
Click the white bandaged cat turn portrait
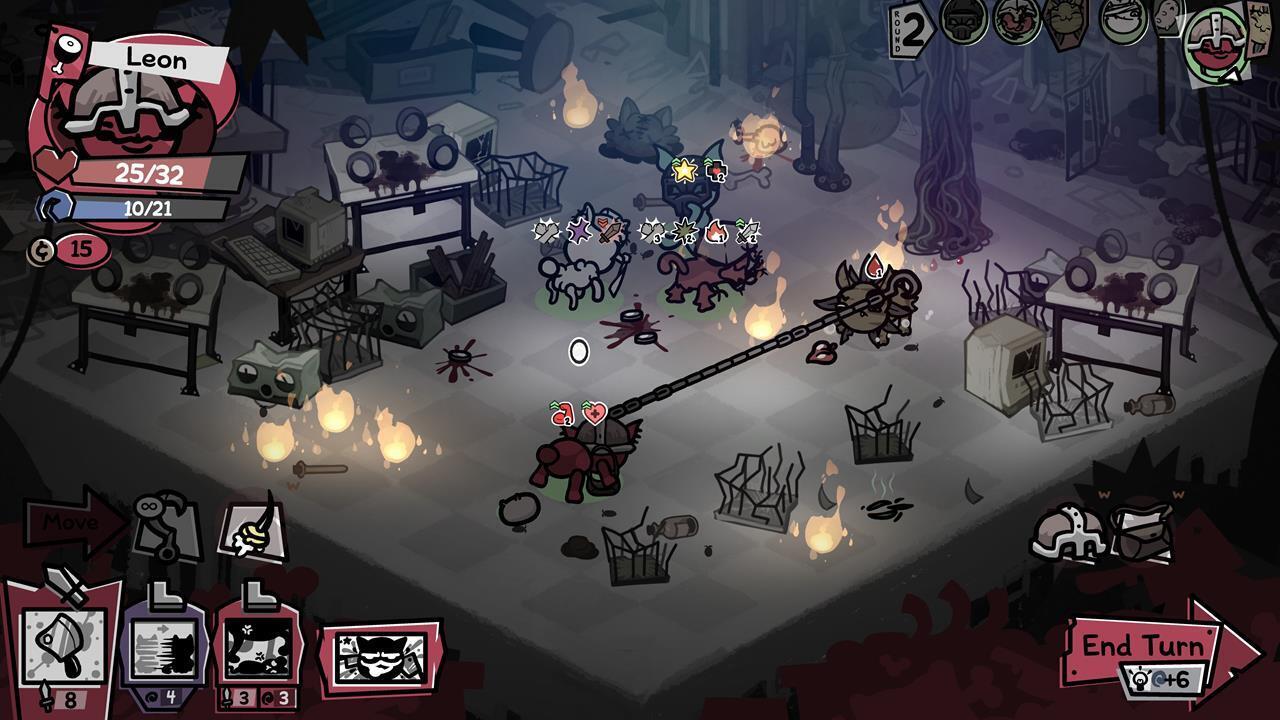click(1122, 20)
